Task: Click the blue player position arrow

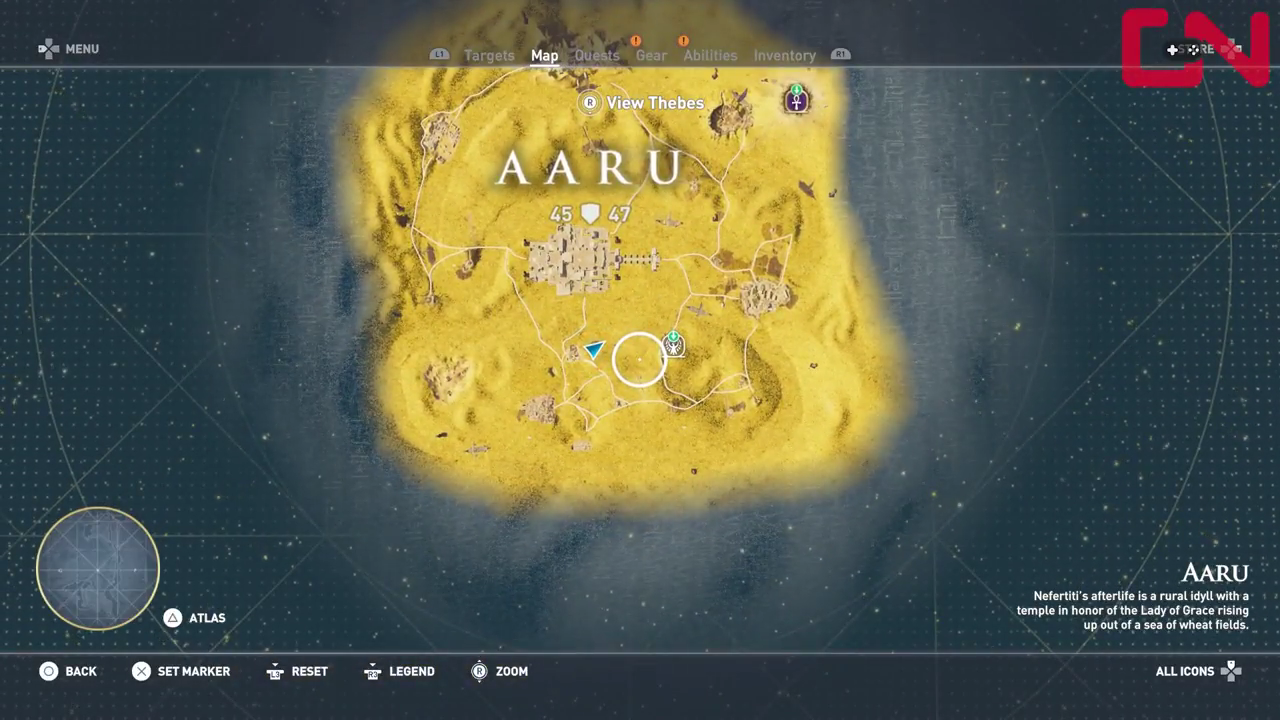Action: (594, 349)
